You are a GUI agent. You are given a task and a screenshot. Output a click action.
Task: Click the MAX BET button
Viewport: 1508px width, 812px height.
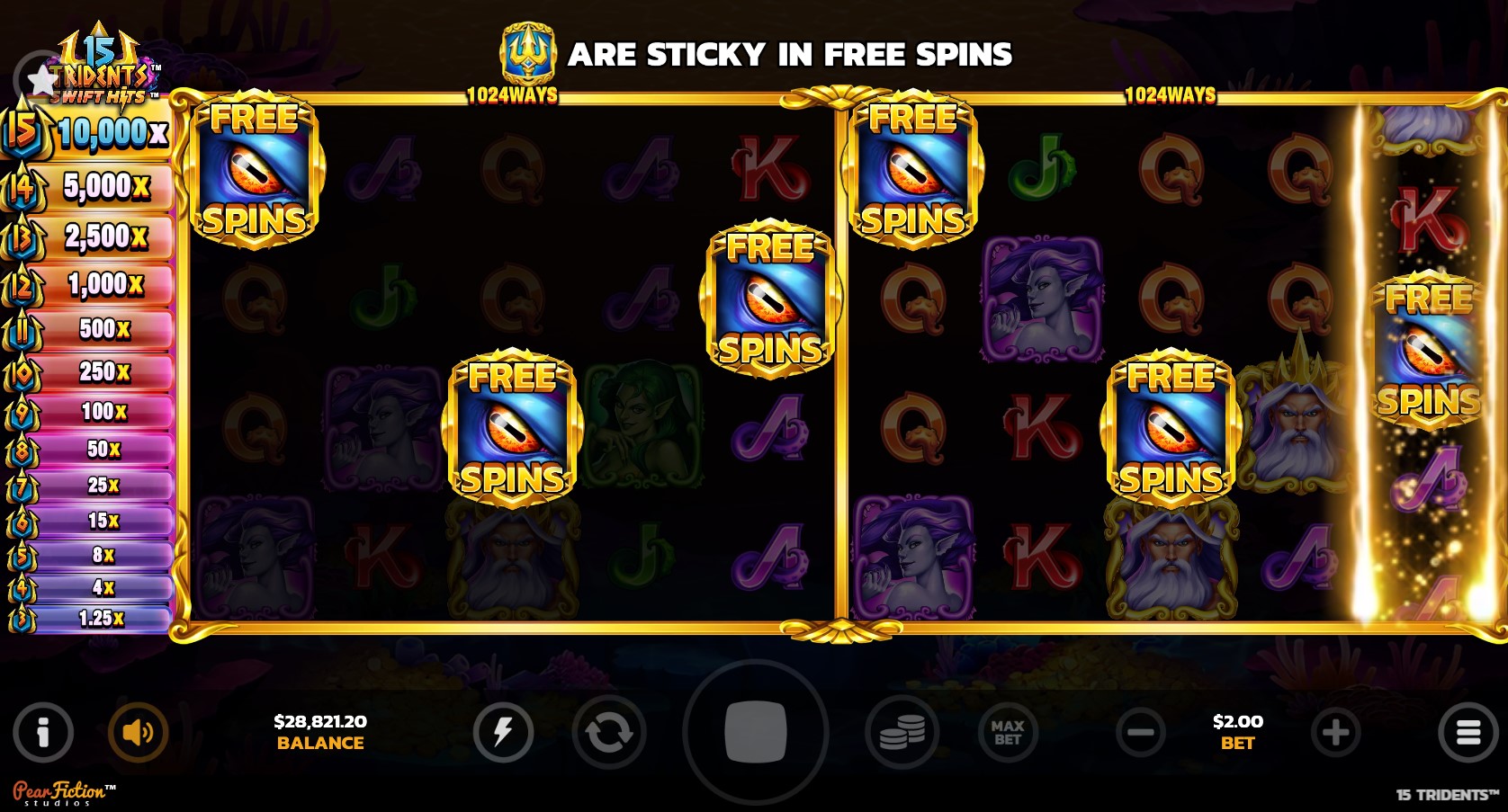(1008, 732)
